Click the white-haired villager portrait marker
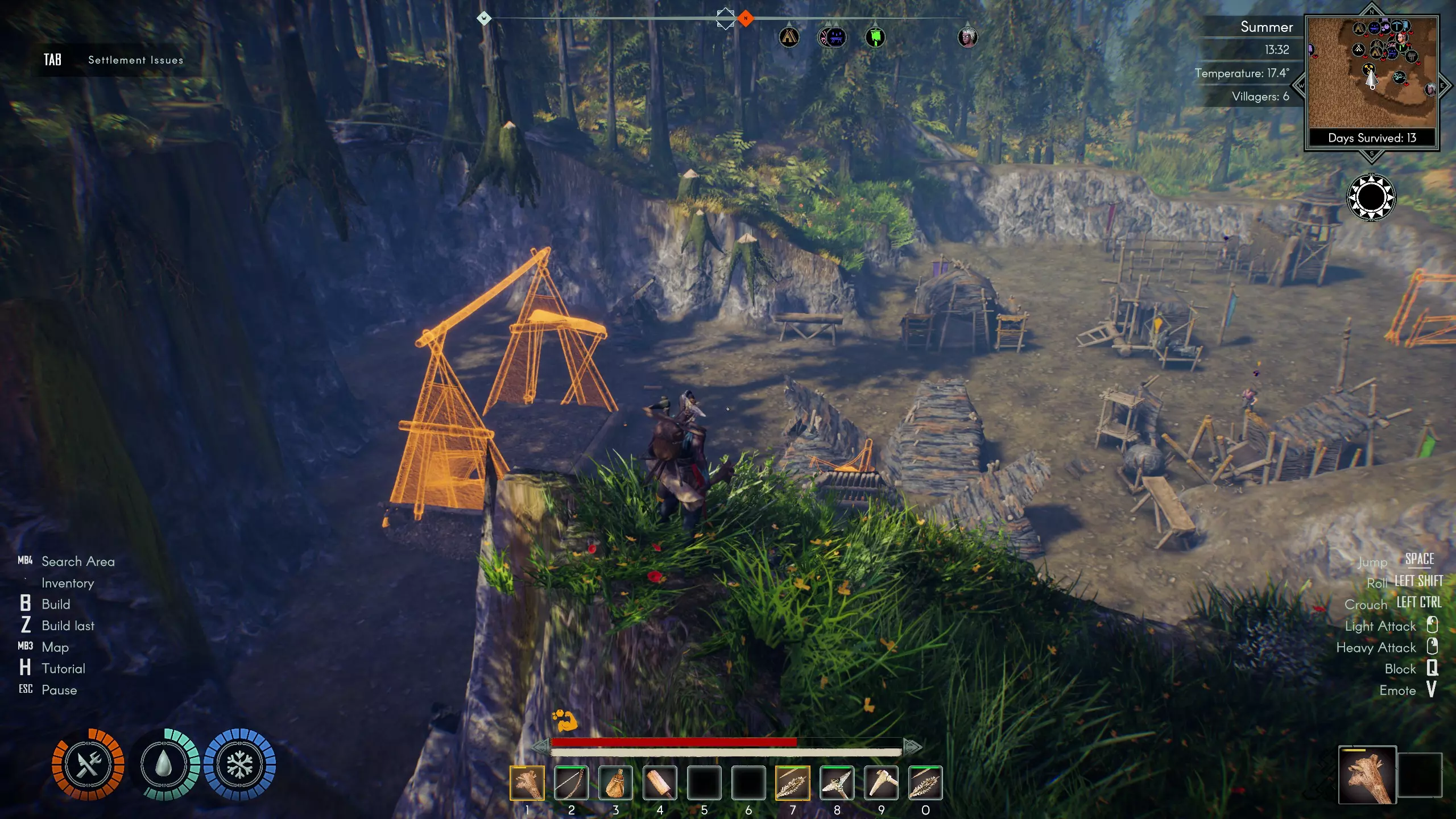The width and height of the screenshot is (1456, 819). point(967,38)
